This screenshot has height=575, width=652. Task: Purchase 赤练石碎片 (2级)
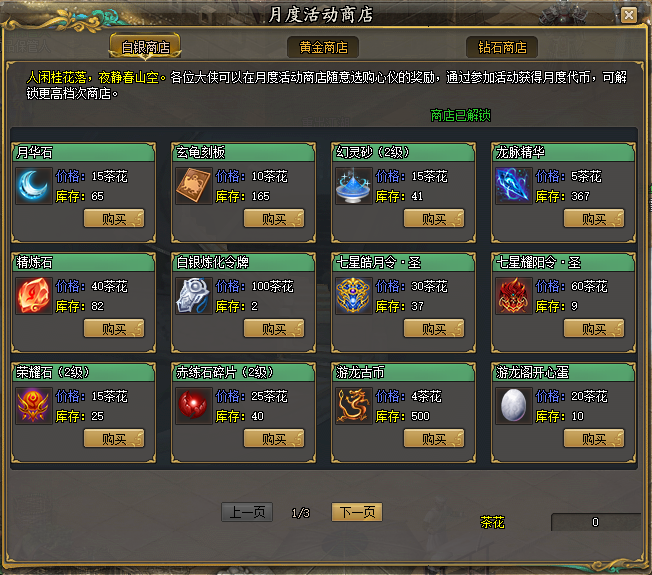click(274, 439)
